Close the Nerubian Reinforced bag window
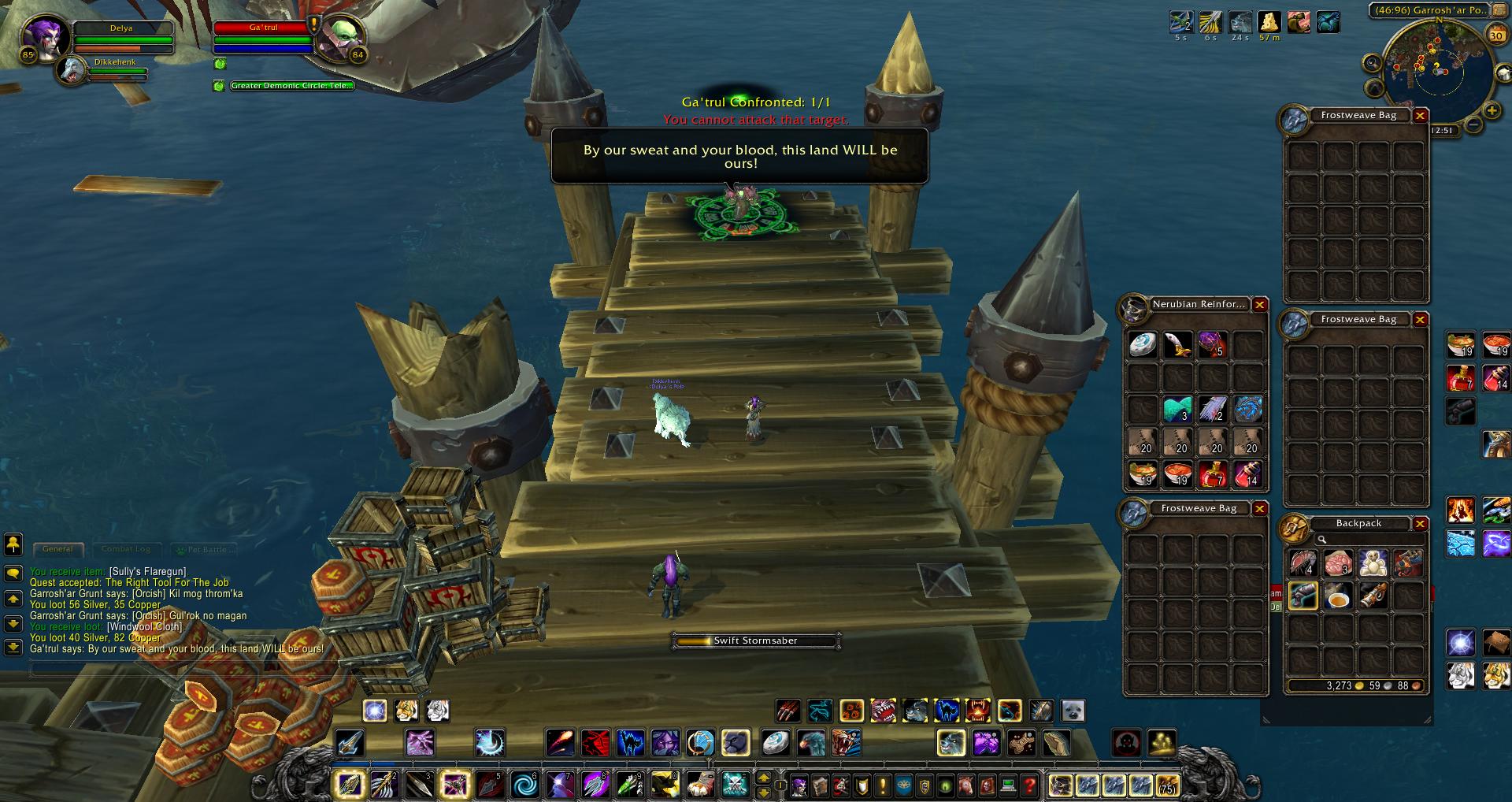The width and height of the screenshot is (1512, 802). pos(1260,305)
